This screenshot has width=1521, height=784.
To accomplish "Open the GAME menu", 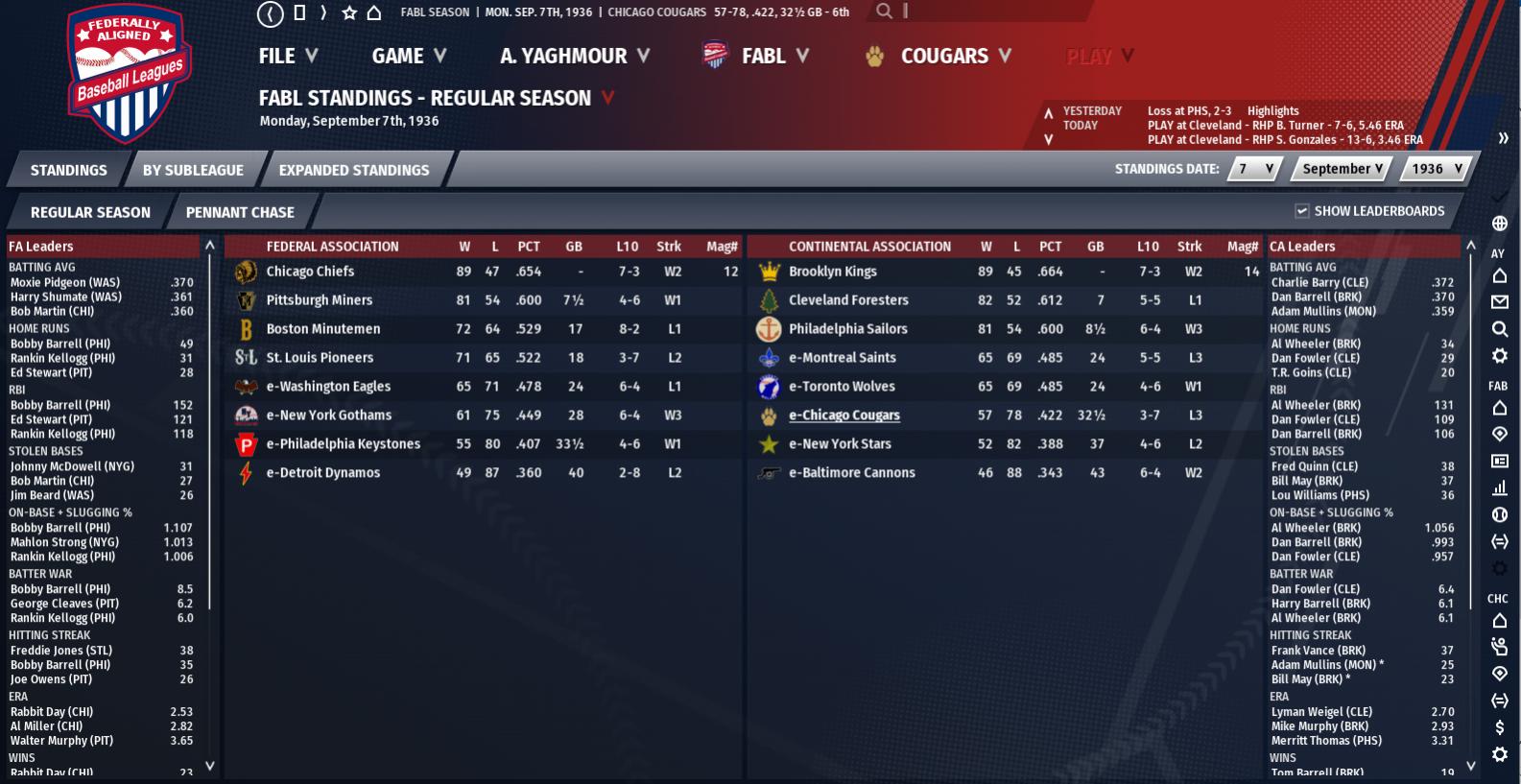I will pyautogui.click(x=409, y=57).
